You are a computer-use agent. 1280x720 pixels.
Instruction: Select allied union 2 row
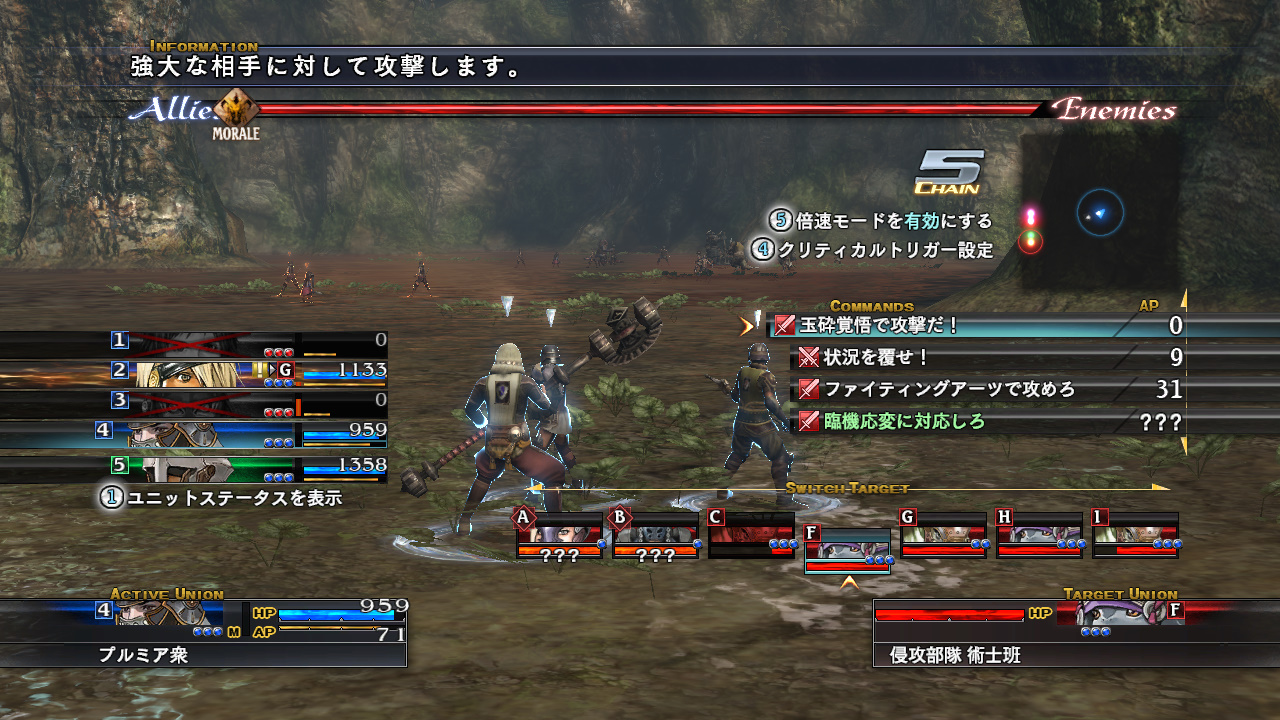click(248, 374)
